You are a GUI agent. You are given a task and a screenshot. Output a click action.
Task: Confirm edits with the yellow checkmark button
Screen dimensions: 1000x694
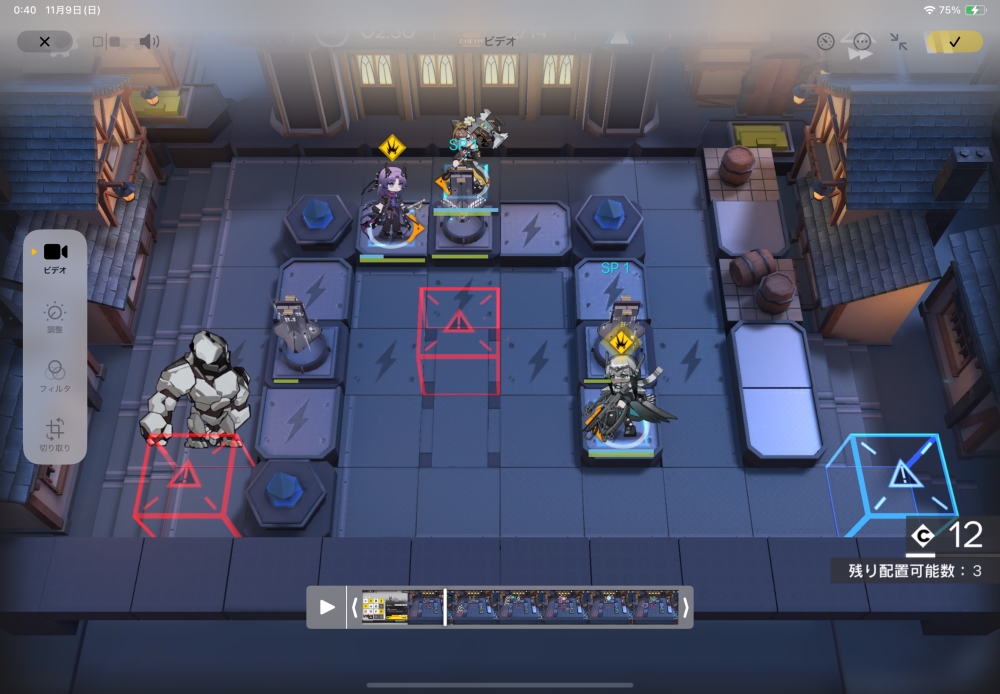point(954,42)
